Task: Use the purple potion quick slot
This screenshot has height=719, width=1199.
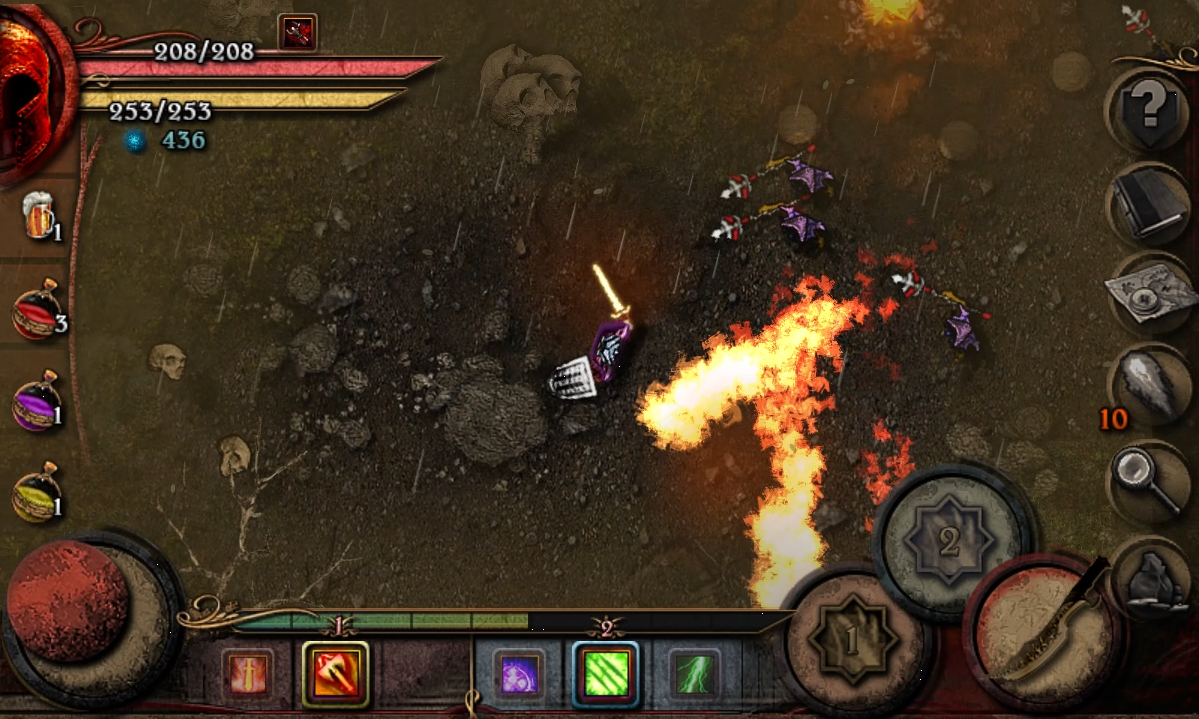Action: pos(38,404)
